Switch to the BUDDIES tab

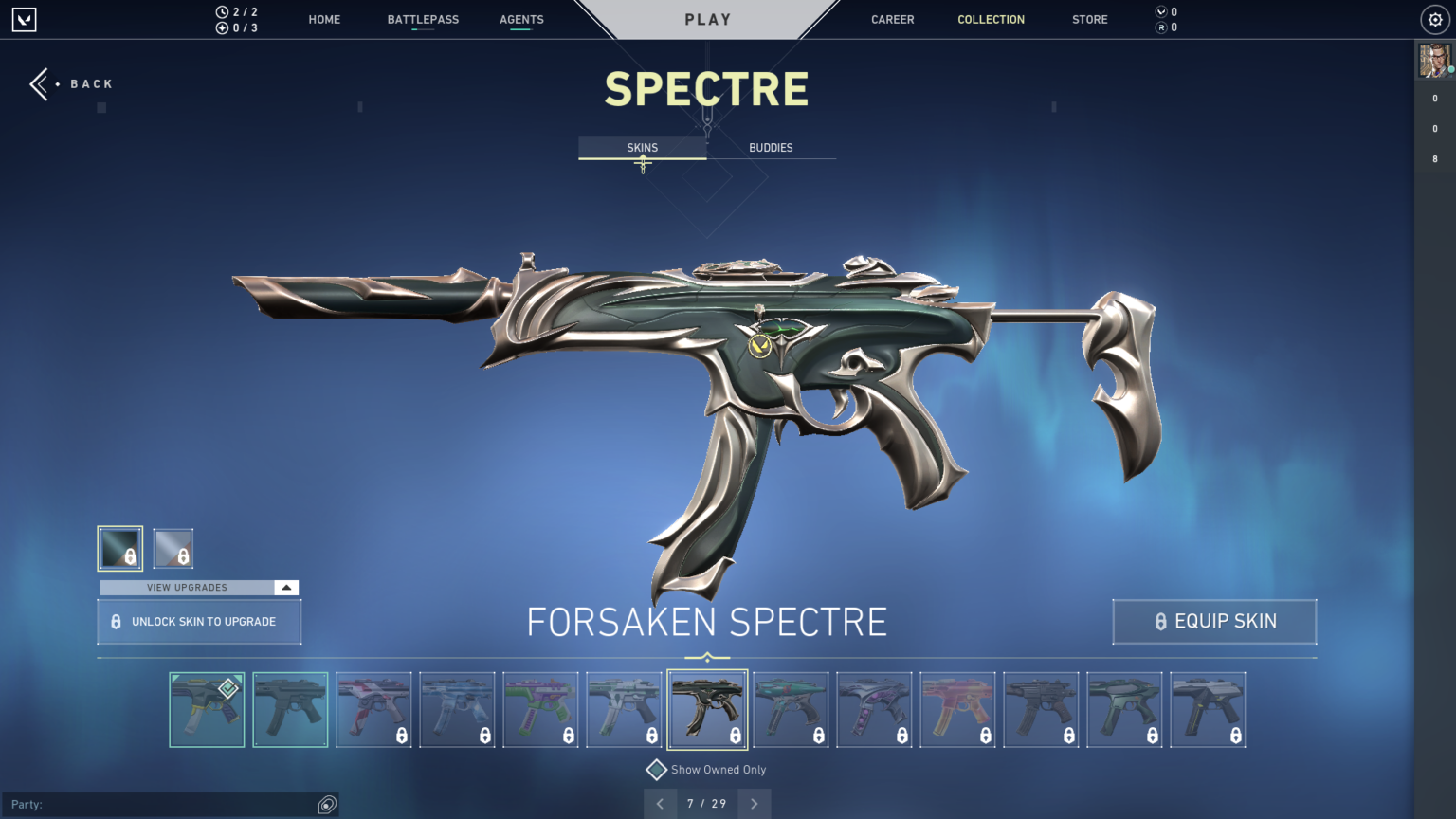pos(771,147)
